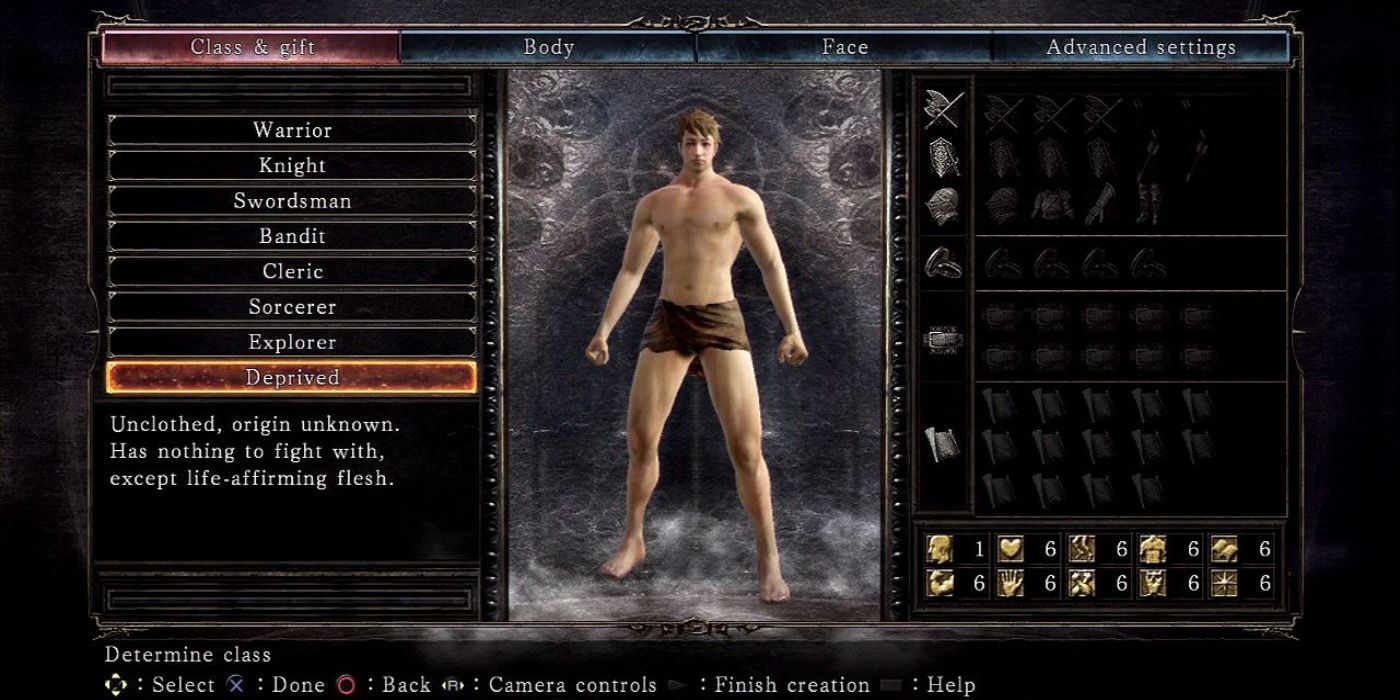
Task: Switch to the Class & gift tab
Action: tap(252, 47)
